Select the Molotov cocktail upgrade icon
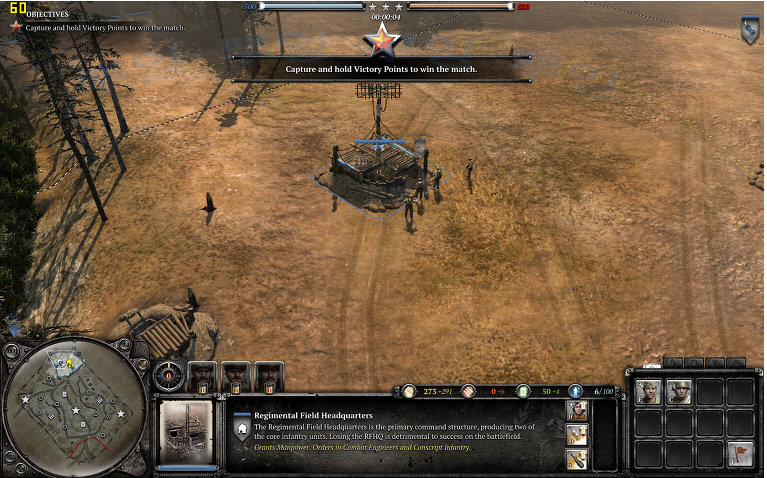 pos(579,434)
